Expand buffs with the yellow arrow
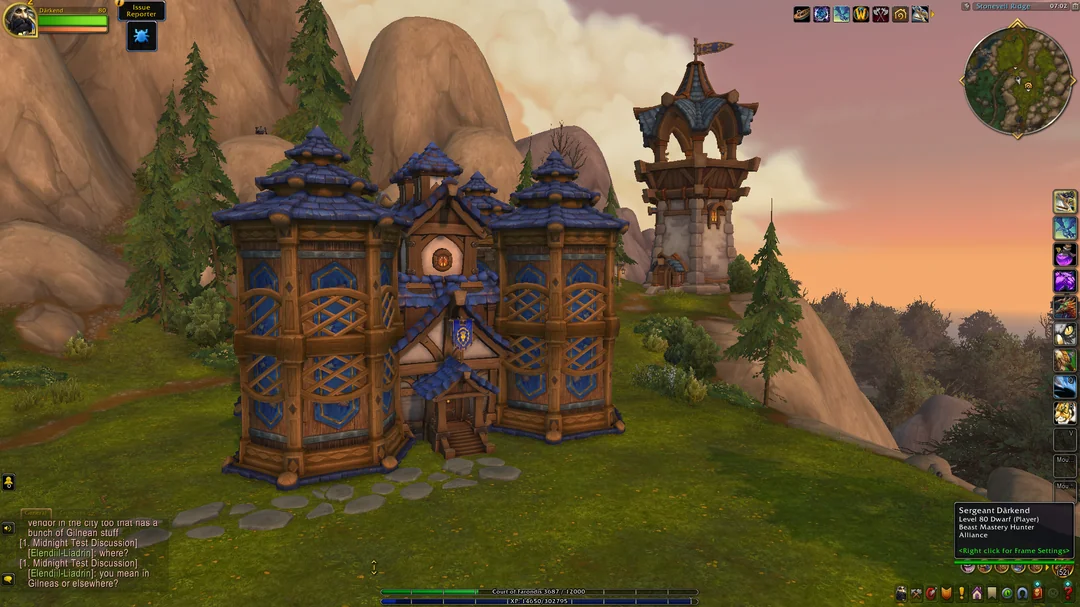 click(932, 14)
